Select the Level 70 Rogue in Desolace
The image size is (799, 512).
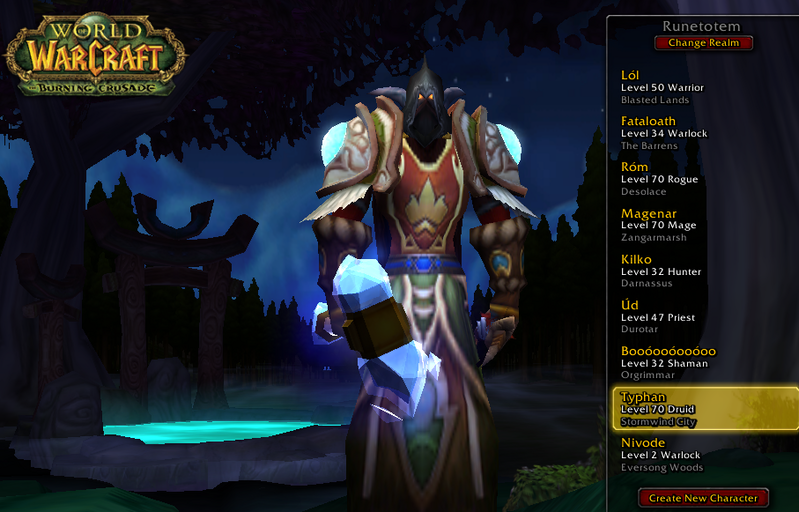pos(700,179)
